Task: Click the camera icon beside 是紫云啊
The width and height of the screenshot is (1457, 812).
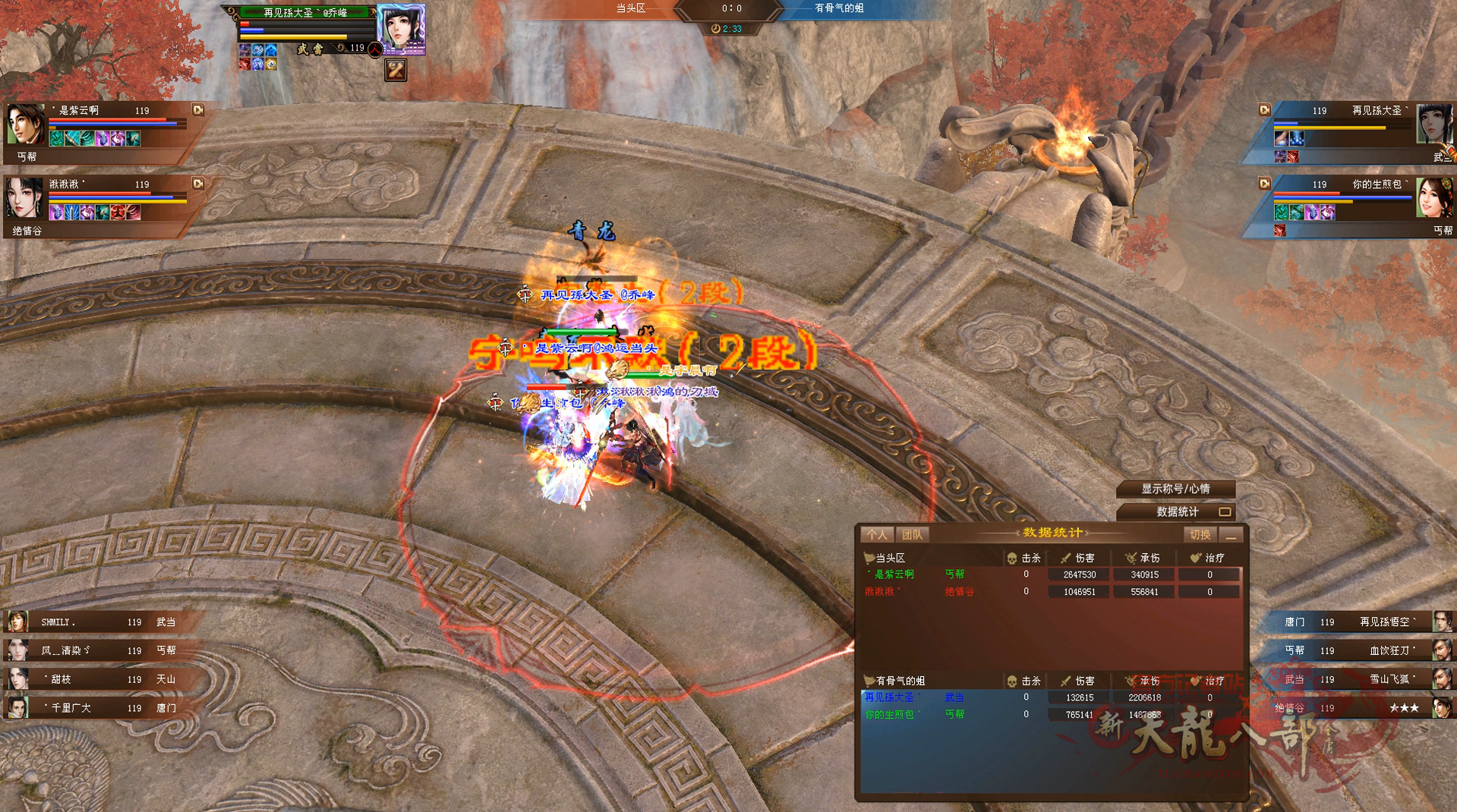Action: [198, 110]
